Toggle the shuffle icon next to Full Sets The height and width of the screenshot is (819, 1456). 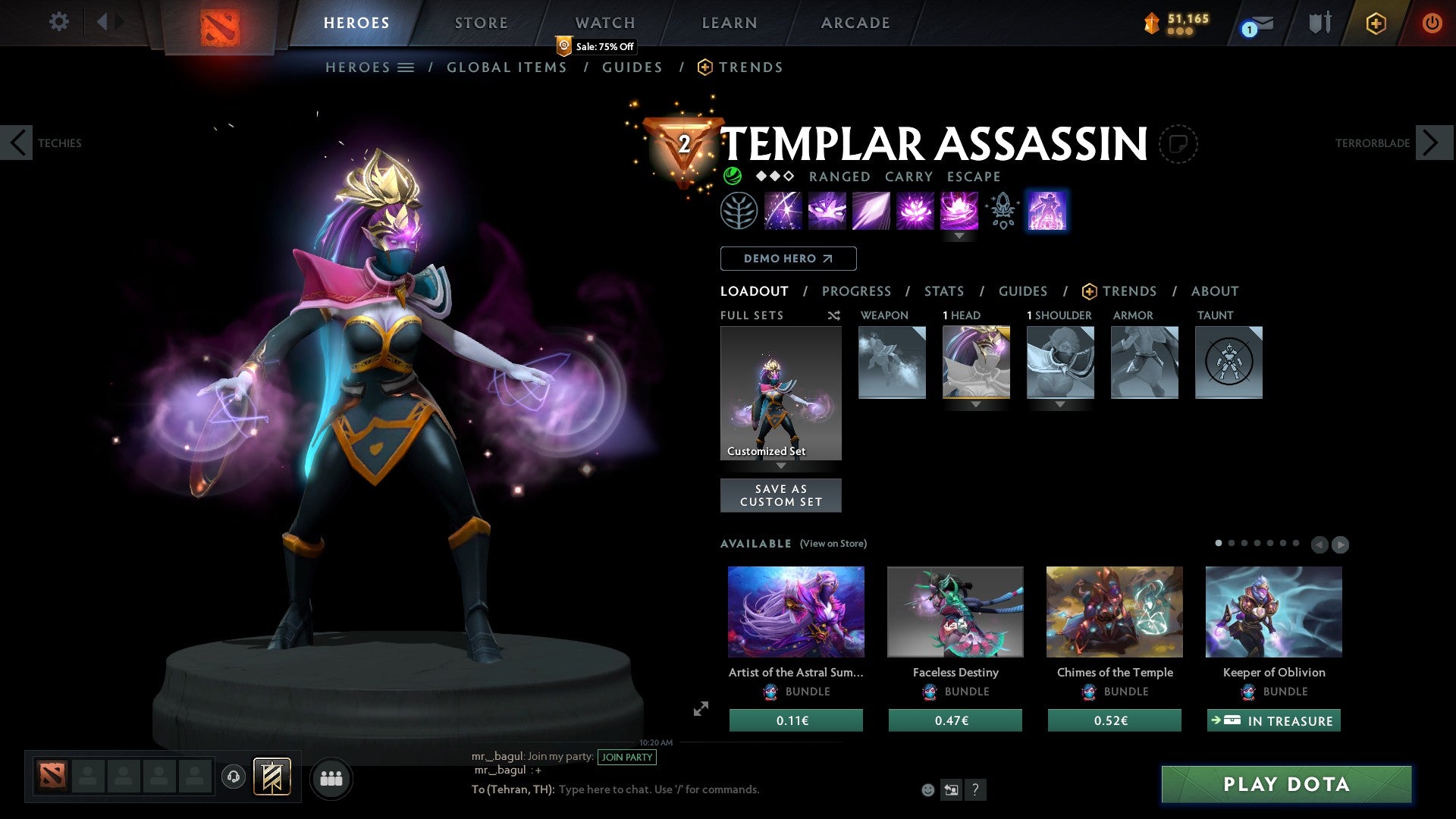click(833, 315)
